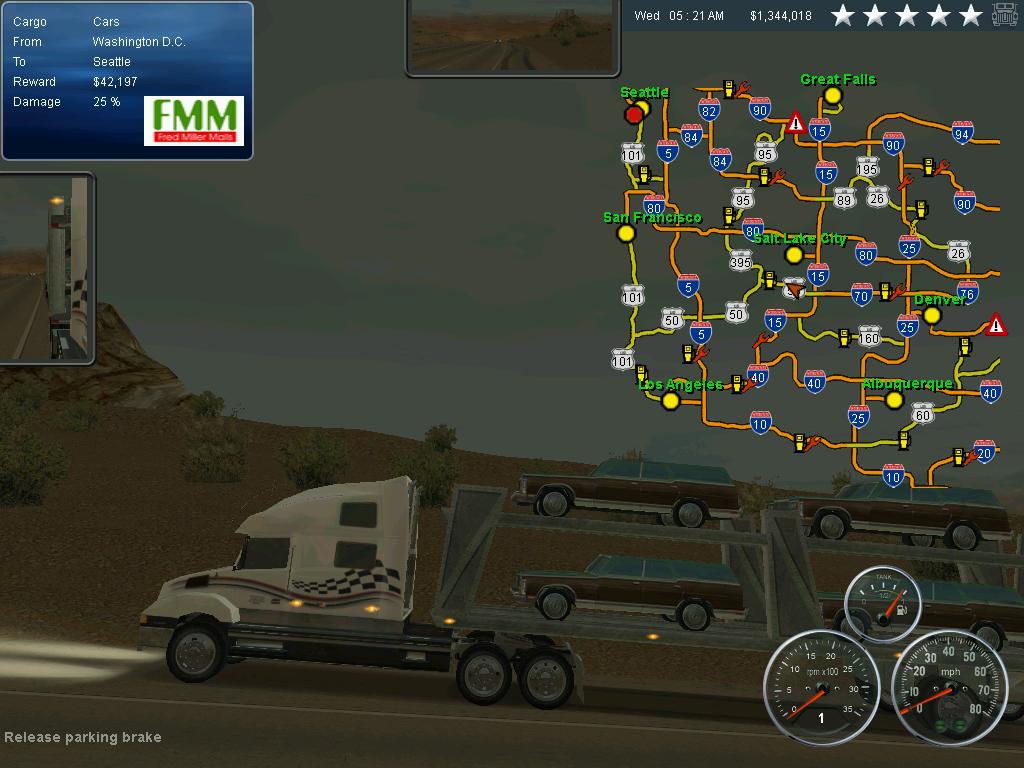The image size is (1024, 768).
Task: Select the Salt Lake City marker
Action: (x=794, y=255)
